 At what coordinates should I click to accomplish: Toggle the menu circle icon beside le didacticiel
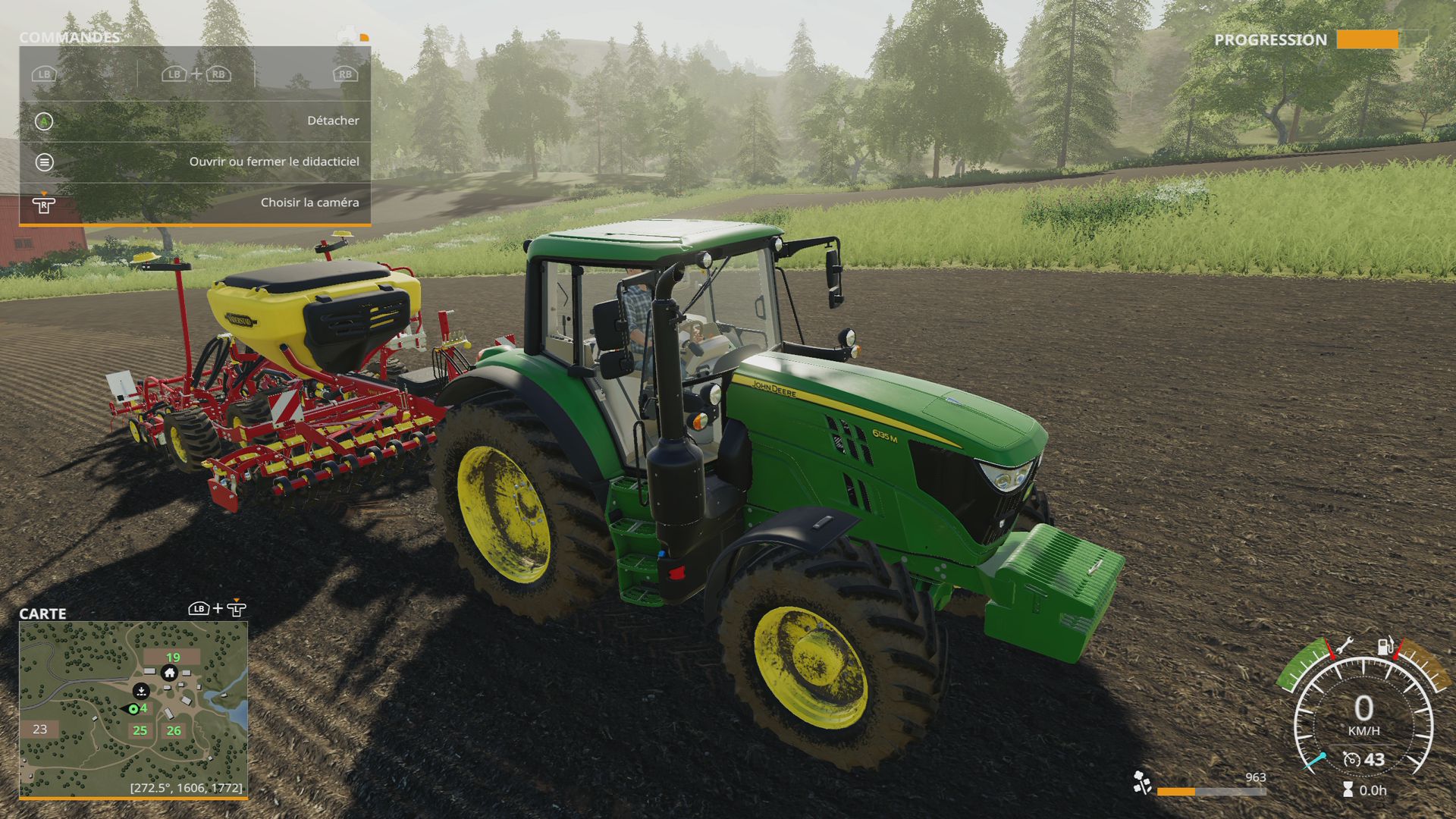point(45,162)
